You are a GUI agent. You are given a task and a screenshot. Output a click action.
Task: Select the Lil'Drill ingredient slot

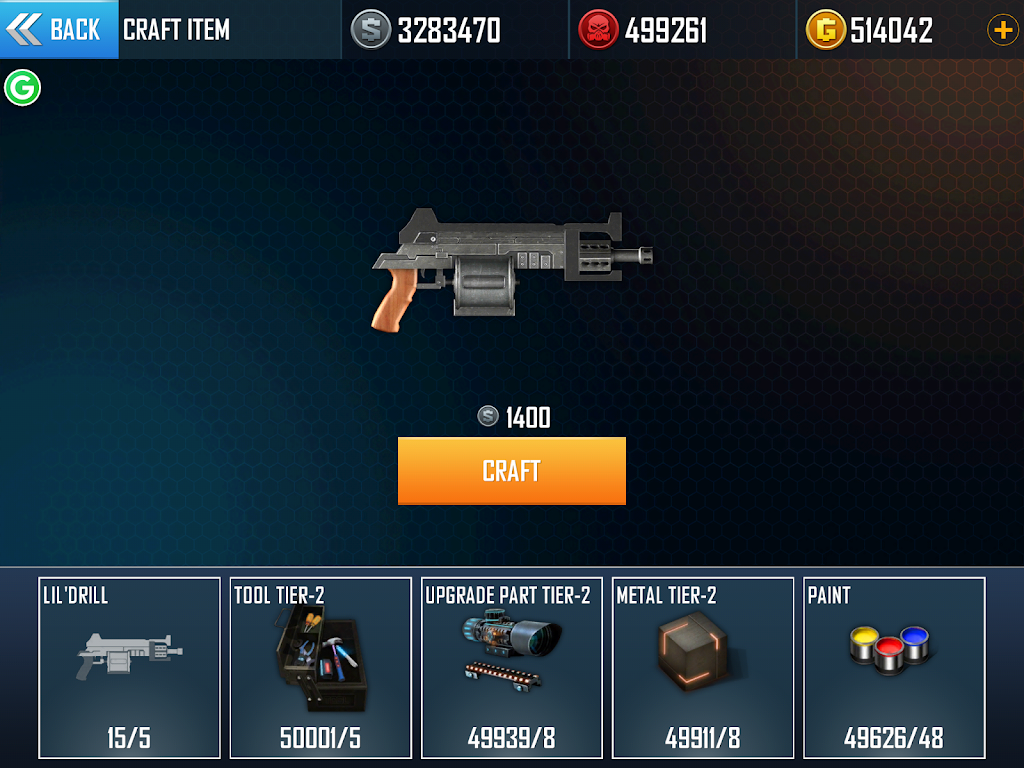pos(129,667)
